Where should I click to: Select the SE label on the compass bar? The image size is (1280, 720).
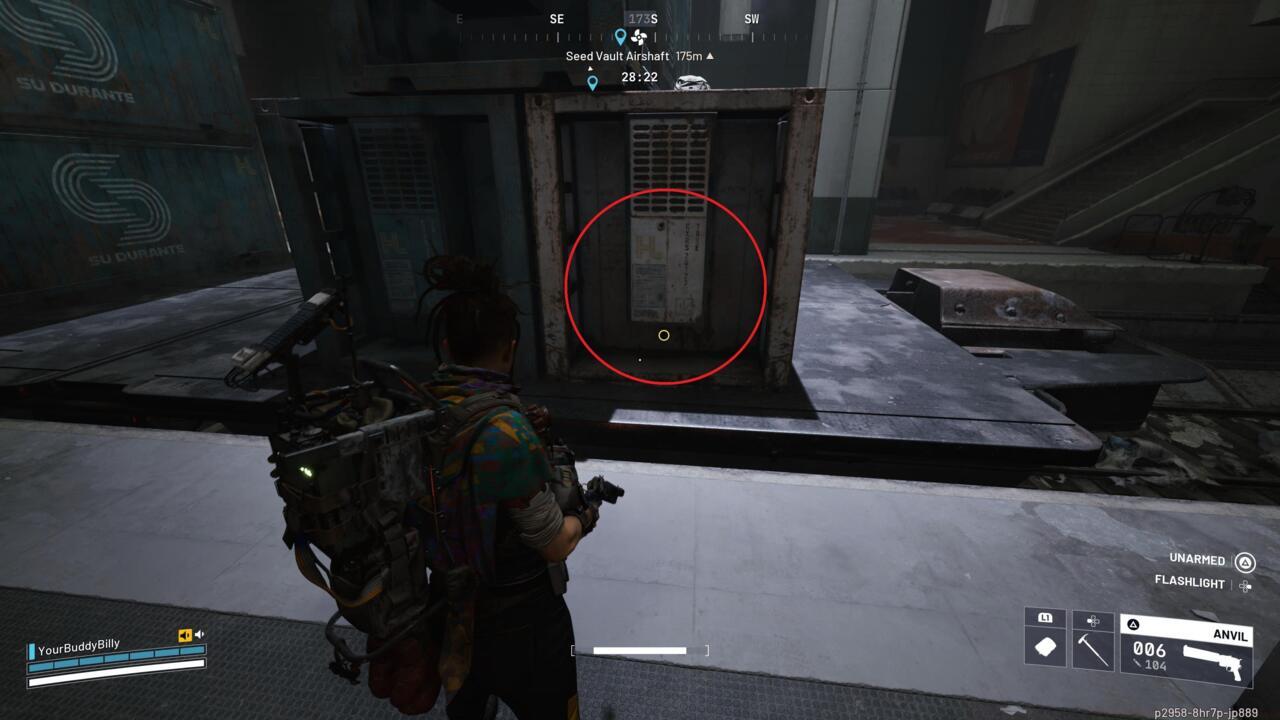556,18
